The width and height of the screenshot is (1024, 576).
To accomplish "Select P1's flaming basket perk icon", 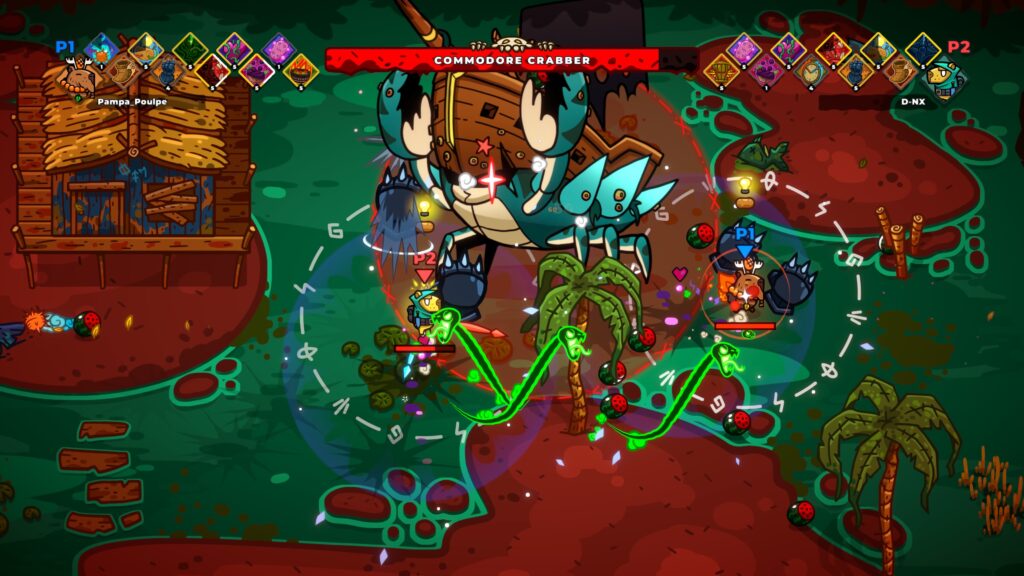I will tap(300, 71).
